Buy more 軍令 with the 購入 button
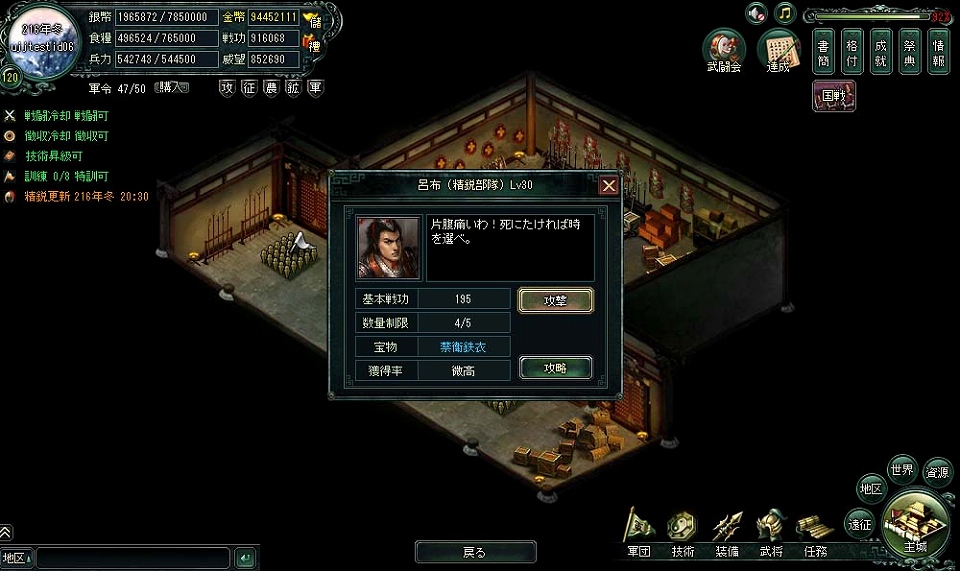The width and height of the screenshot is (960, 571). (x=171, y=88)
